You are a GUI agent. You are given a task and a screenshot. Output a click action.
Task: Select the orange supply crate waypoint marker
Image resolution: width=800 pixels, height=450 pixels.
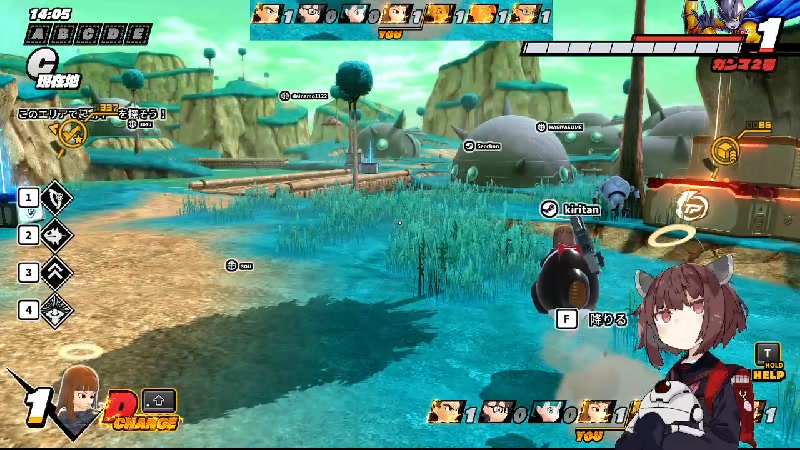click(x=725, y=151)
